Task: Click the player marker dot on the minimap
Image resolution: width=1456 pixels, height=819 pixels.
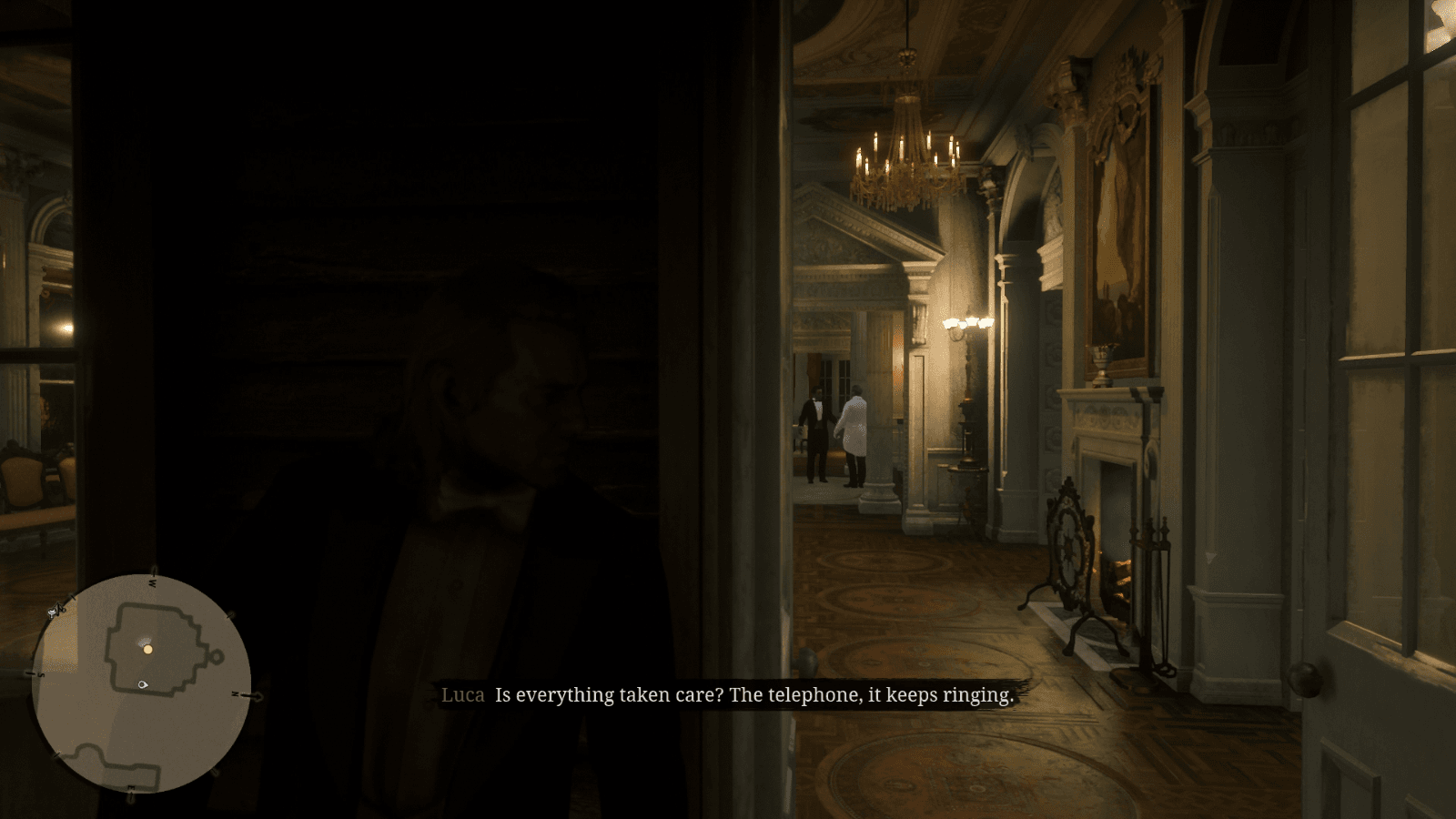Action: [147, 651]
